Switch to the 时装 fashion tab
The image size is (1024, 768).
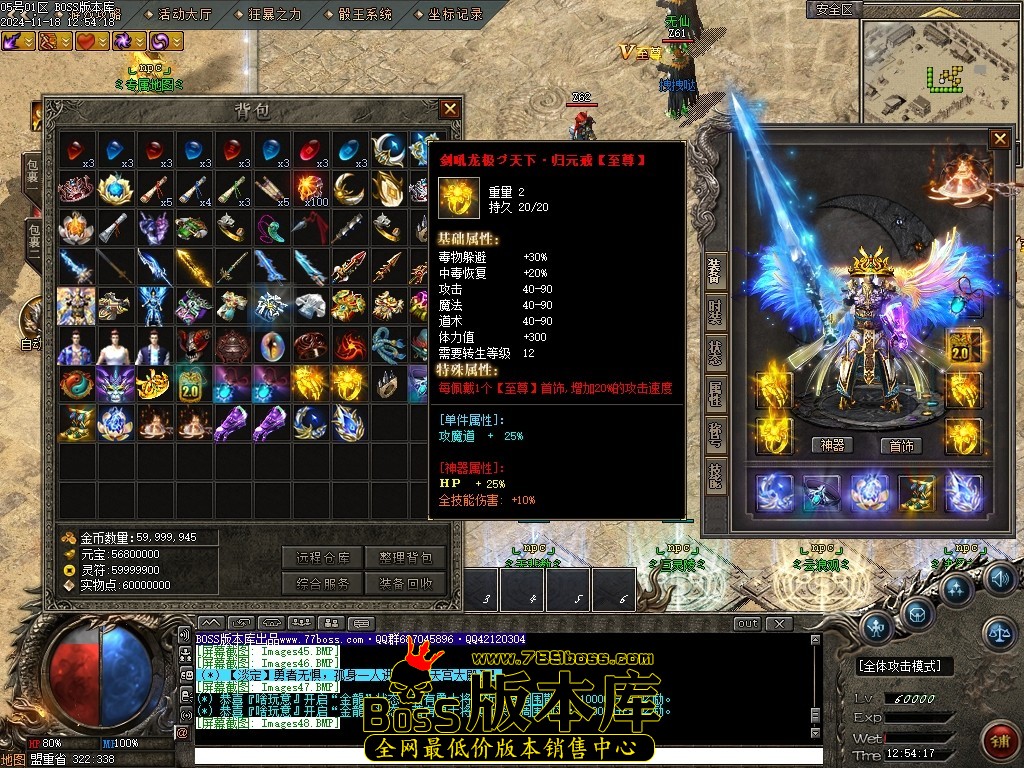pyautogui.click(x=715, y=310)
